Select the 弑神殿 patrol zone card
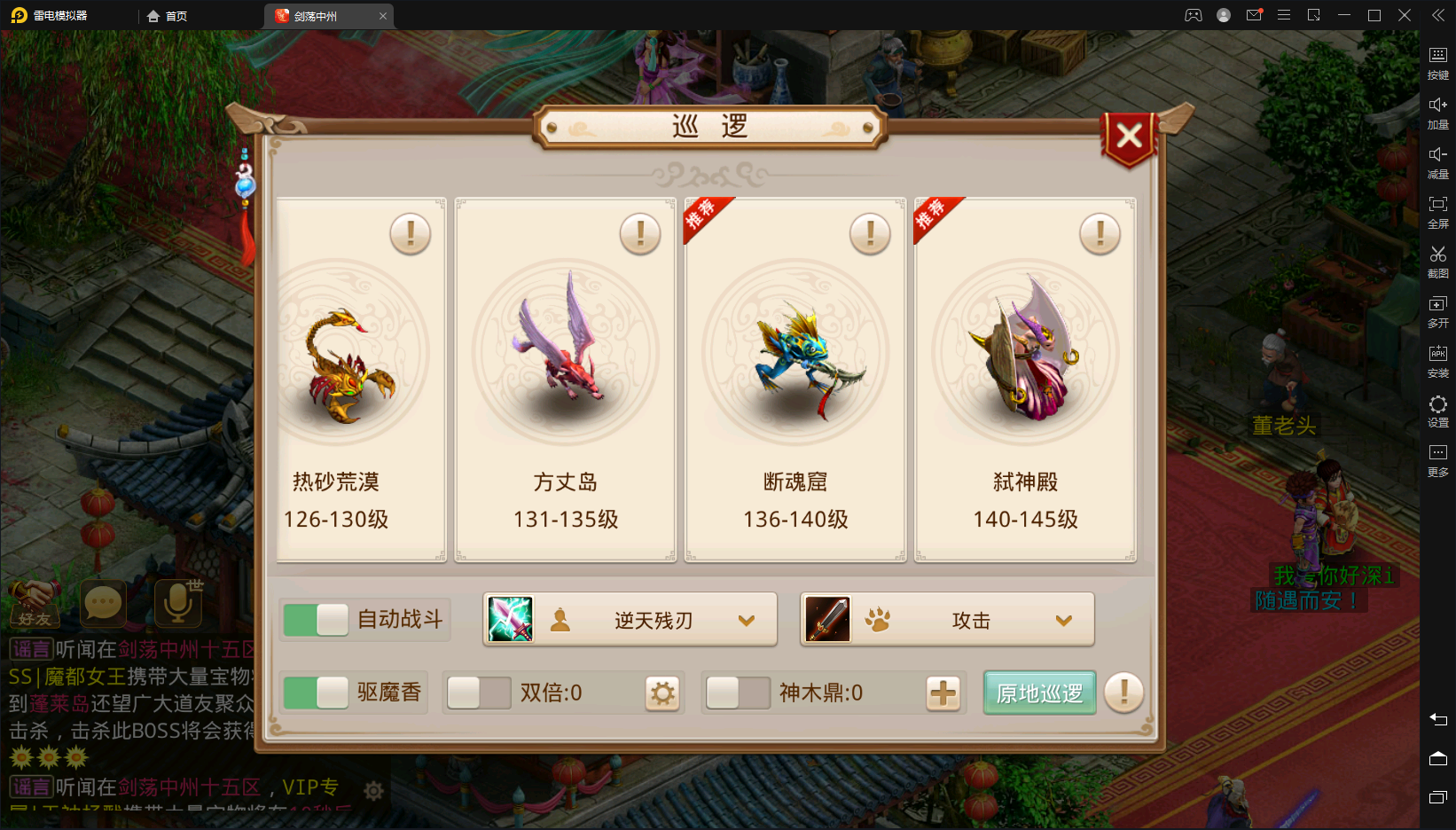The width and height of the screenshot is (1456, 830). point(1025,380)
